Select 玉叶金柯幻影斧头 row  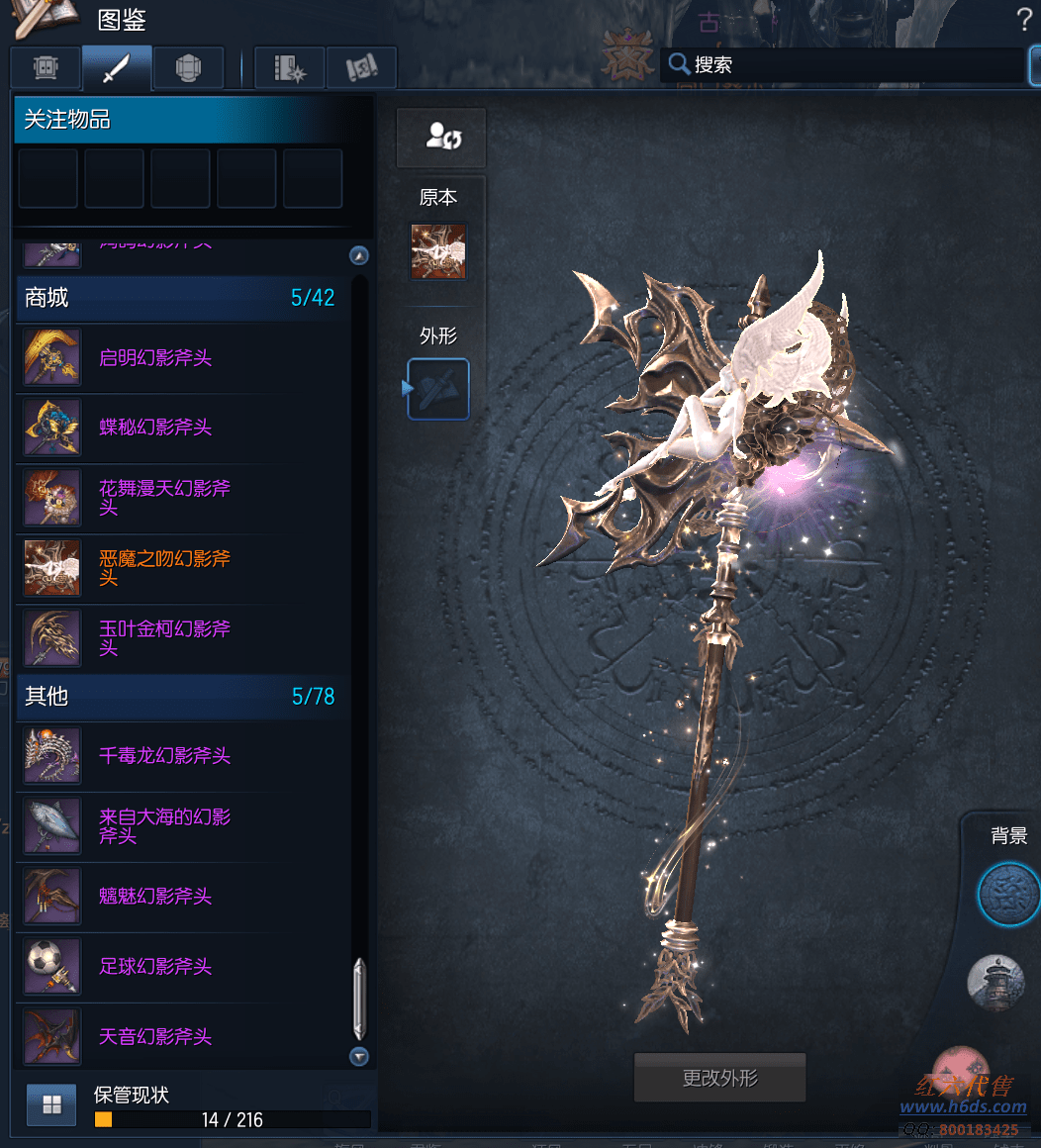pos(164,638)
